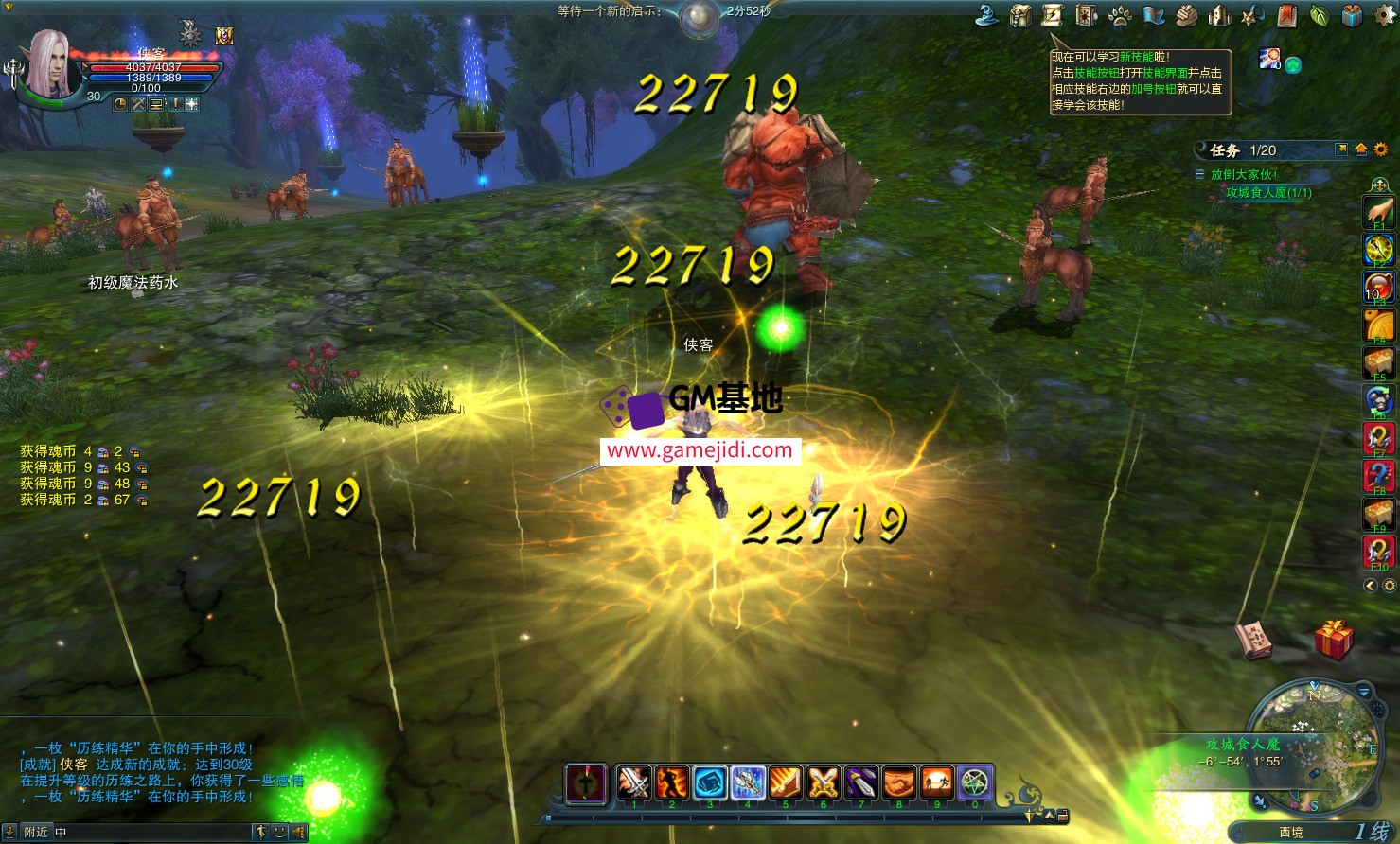1400x844 pixels.
Task: Open the blue gift box menu
Action: click(1353, 15)
